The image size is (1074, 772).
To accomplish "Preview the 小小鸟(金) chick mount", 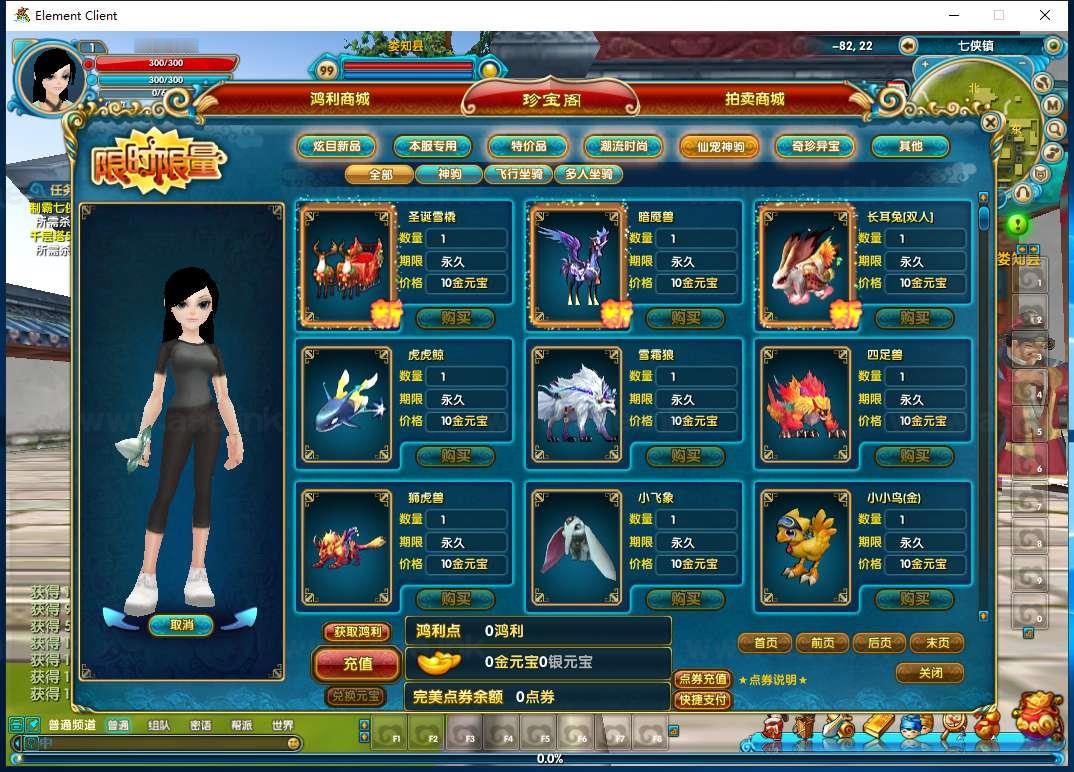I will click(806, 546).
